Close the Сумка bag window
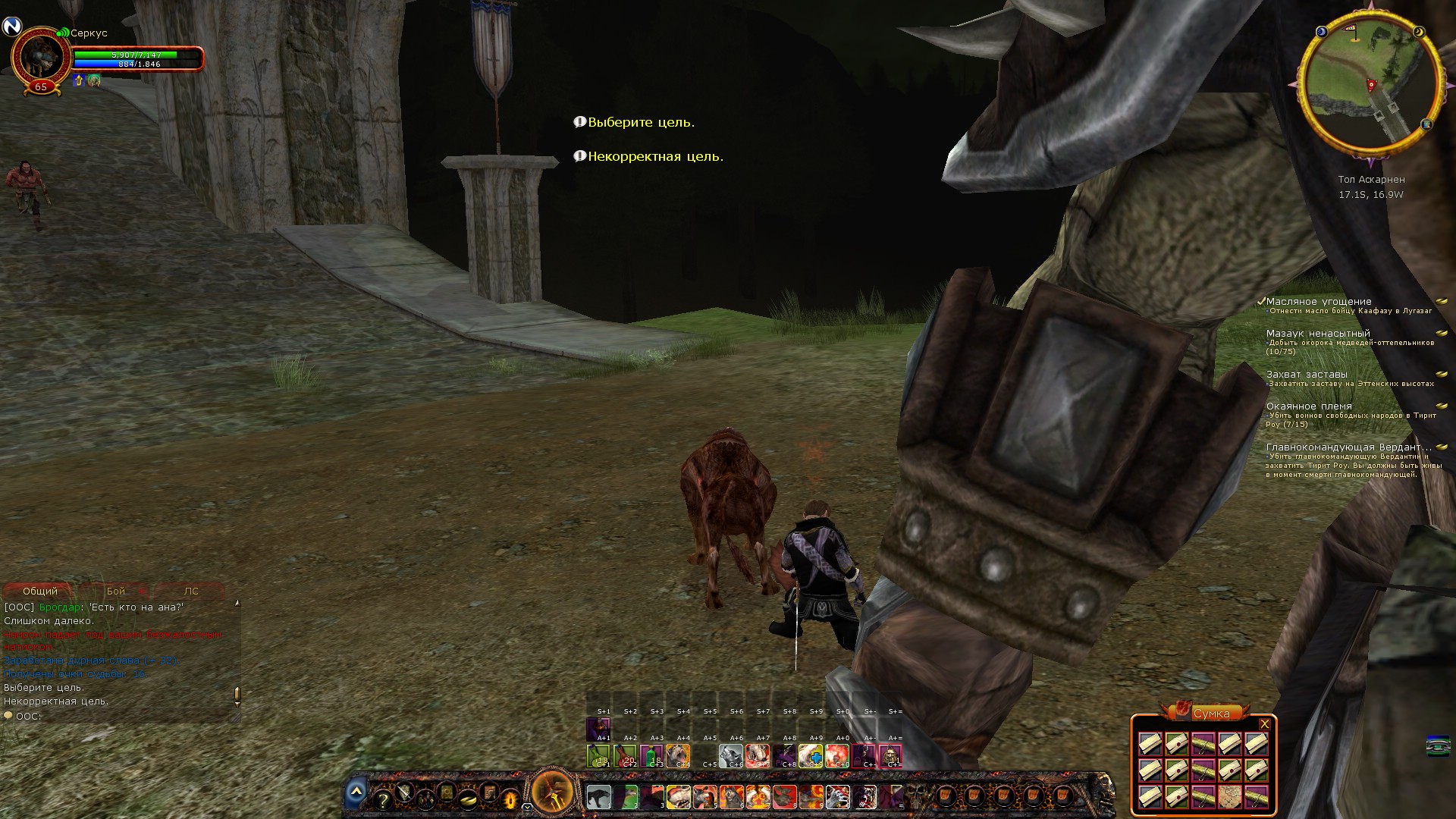 1264,724
